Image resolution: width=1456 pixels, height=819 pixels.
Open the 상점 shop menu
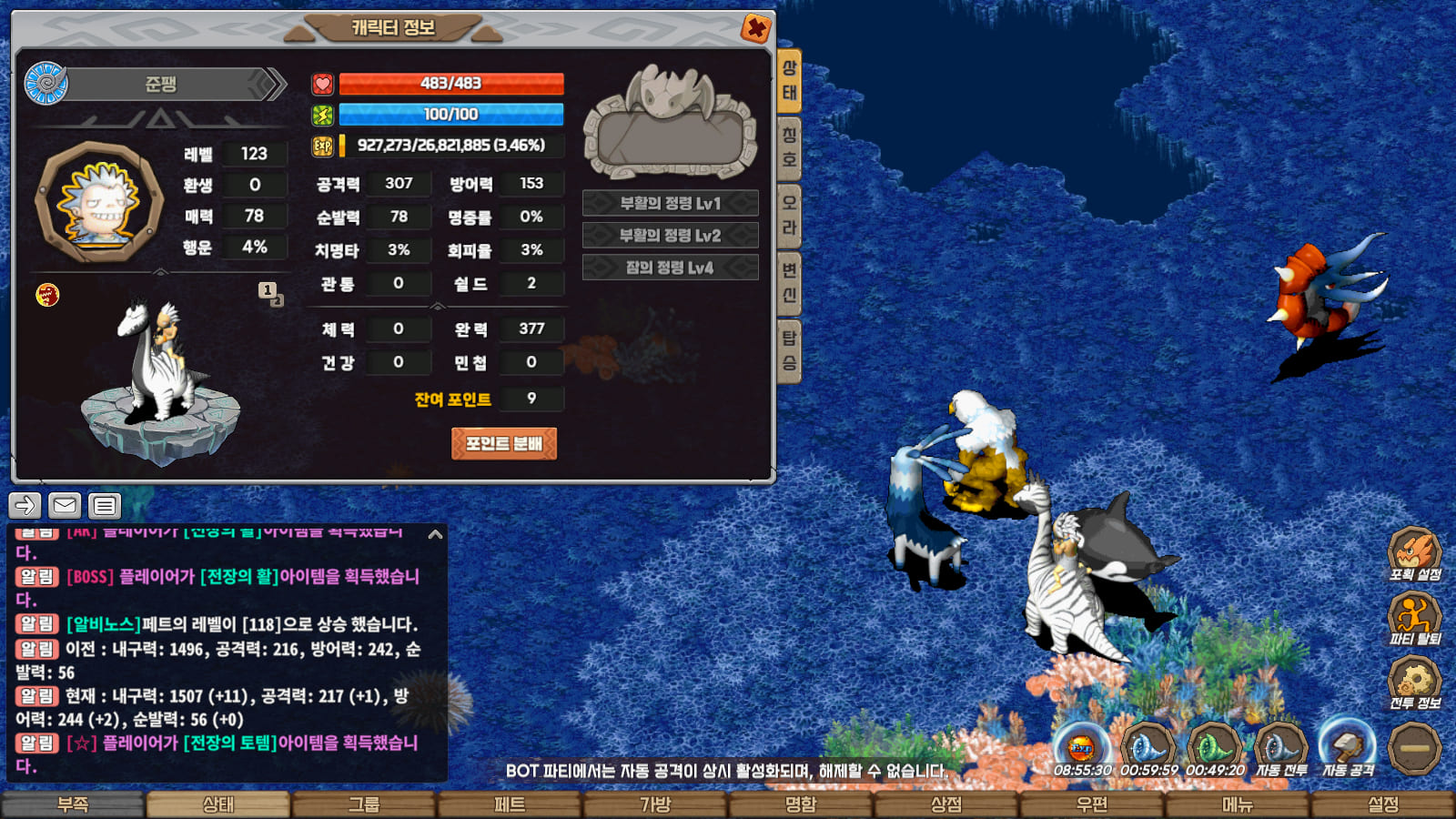[x=946, y=805]
